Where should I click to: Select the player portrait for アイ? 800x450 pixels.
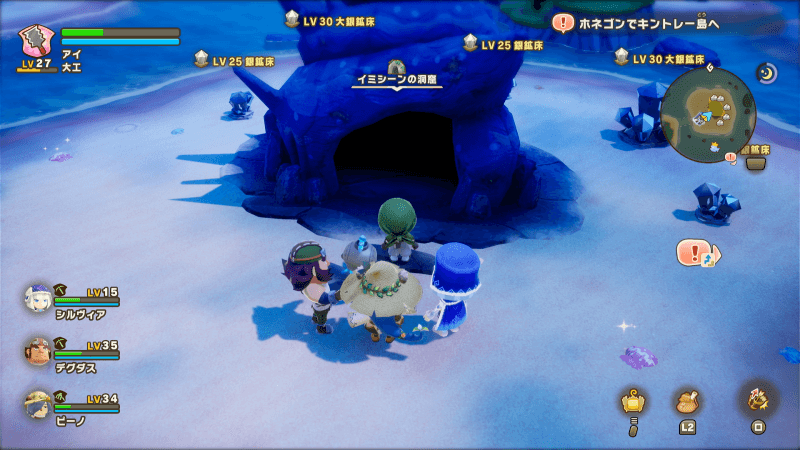(37, 42)
